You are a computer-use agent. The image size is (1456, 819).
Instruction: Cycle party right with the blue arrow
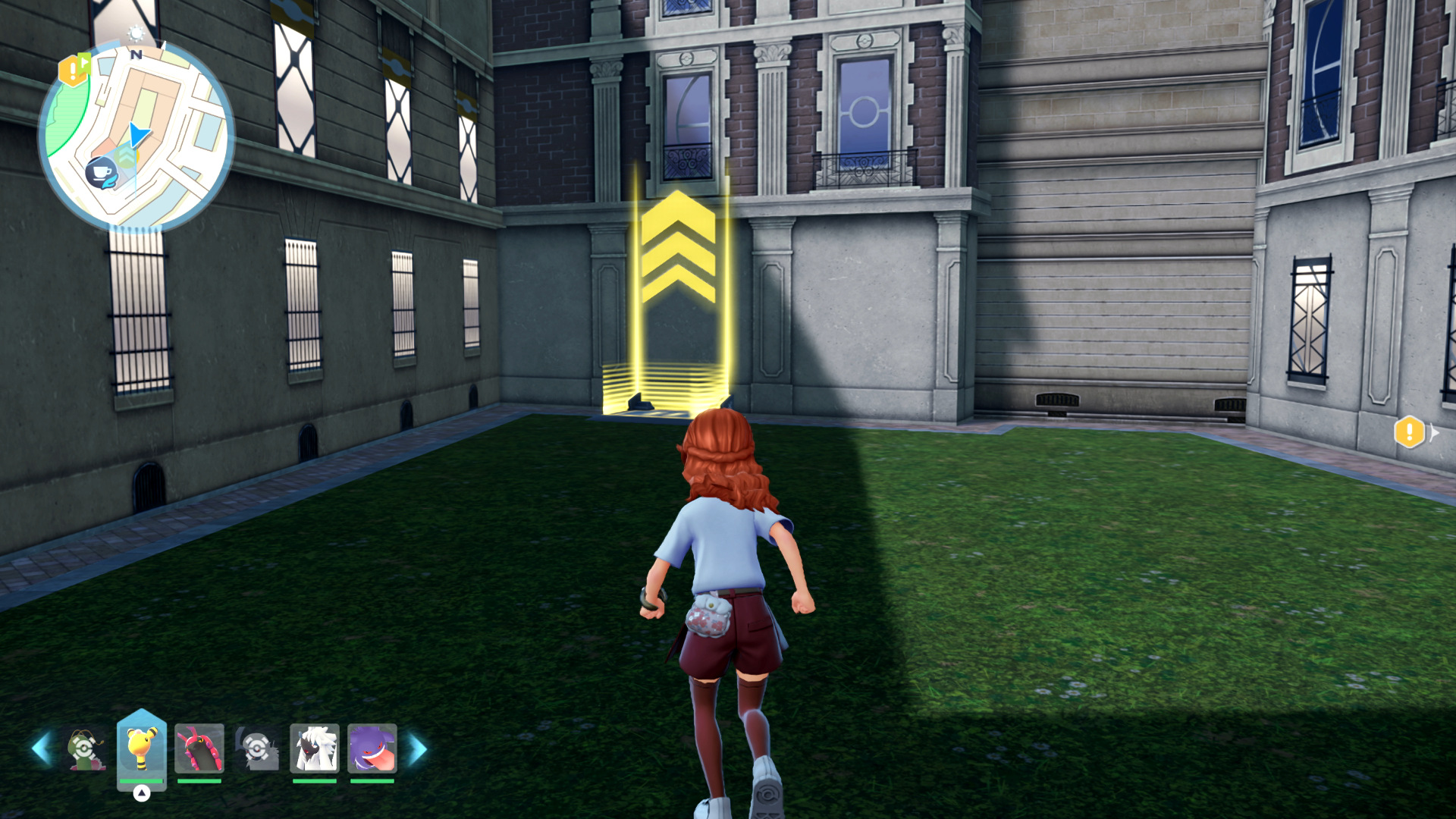click(x=418, y=749)
